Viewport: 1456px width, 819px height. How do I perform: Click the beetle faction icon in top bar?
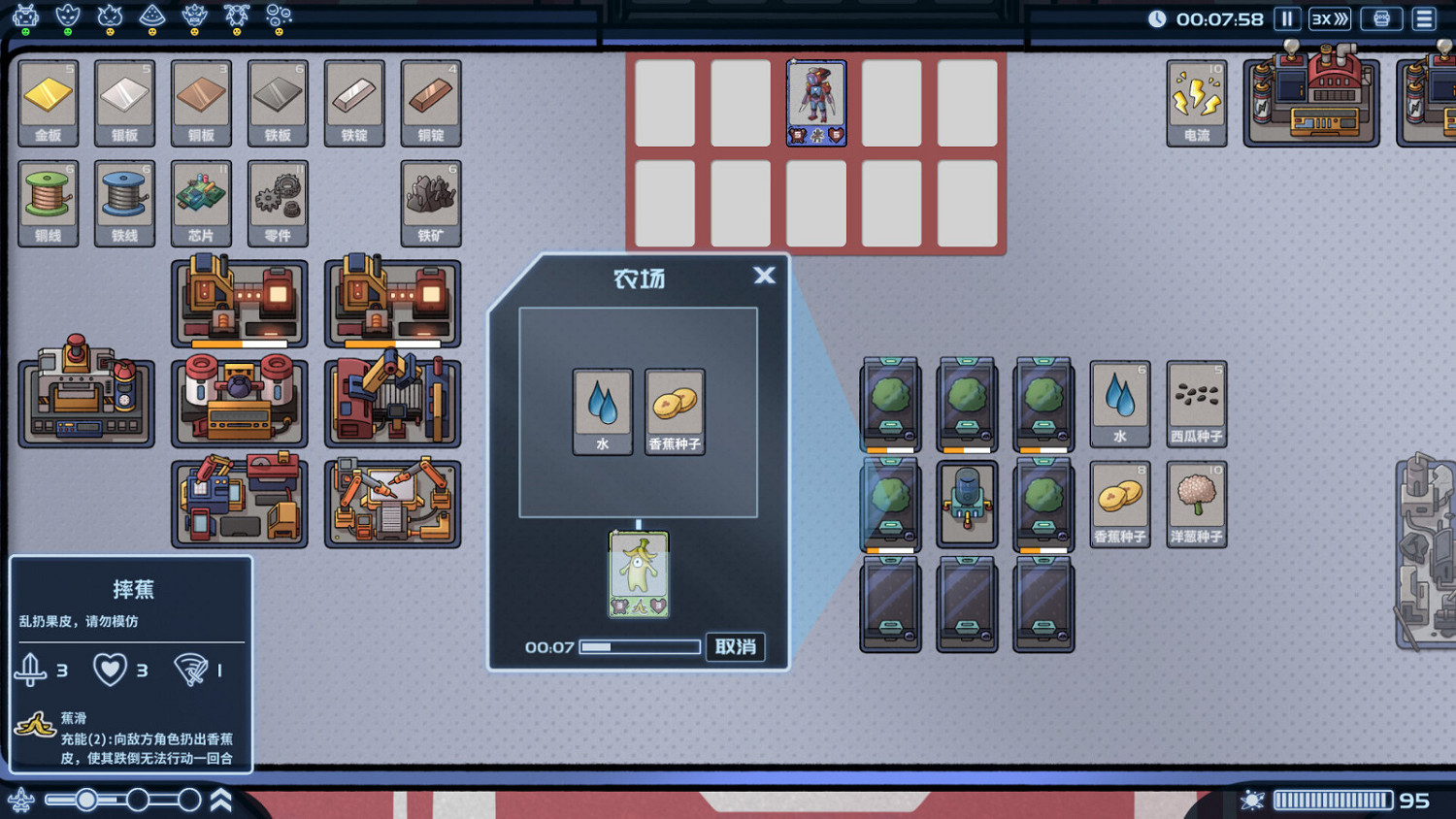pos(235,16)
